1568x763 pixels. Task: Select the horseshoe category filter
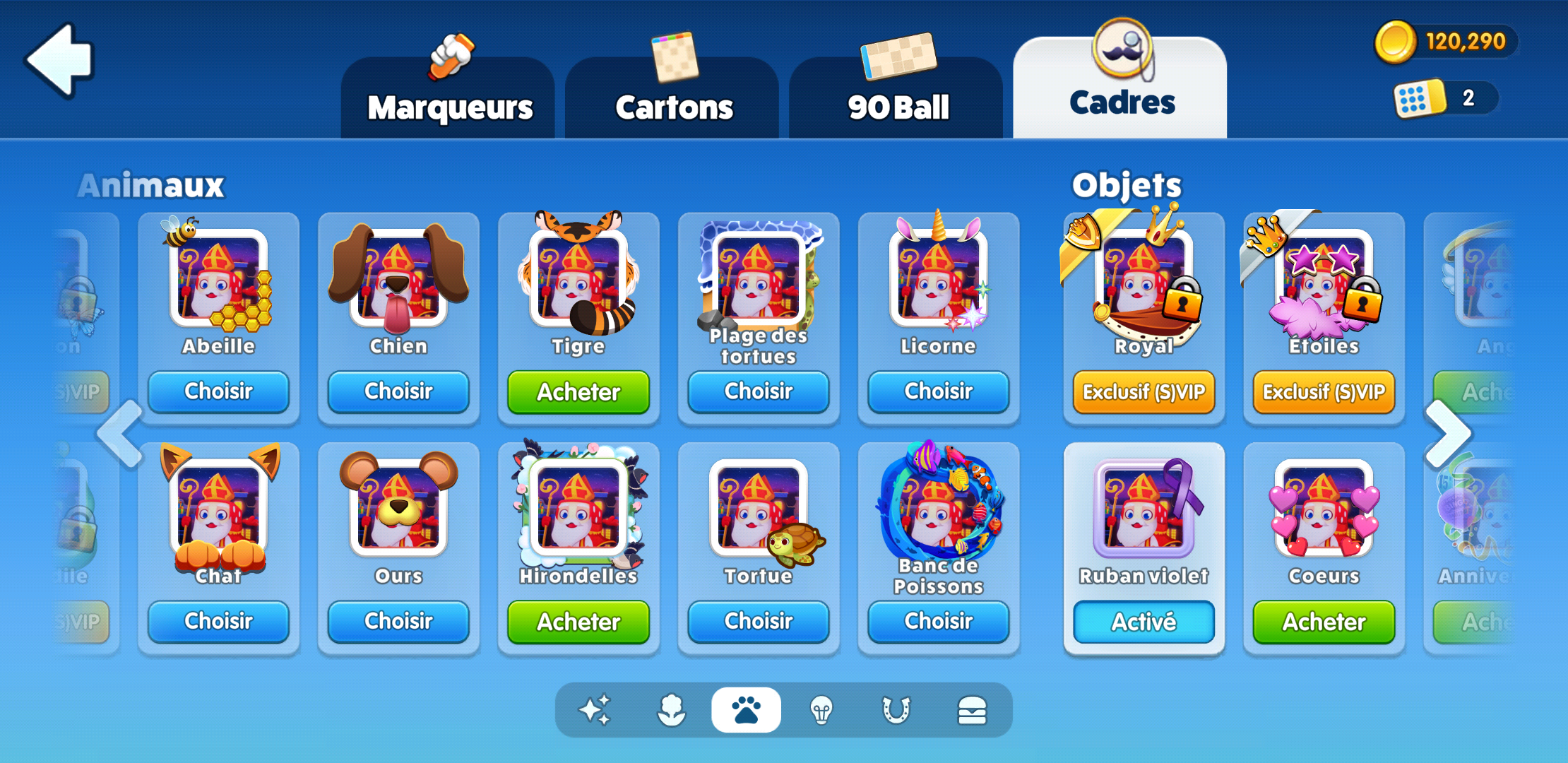896,710
